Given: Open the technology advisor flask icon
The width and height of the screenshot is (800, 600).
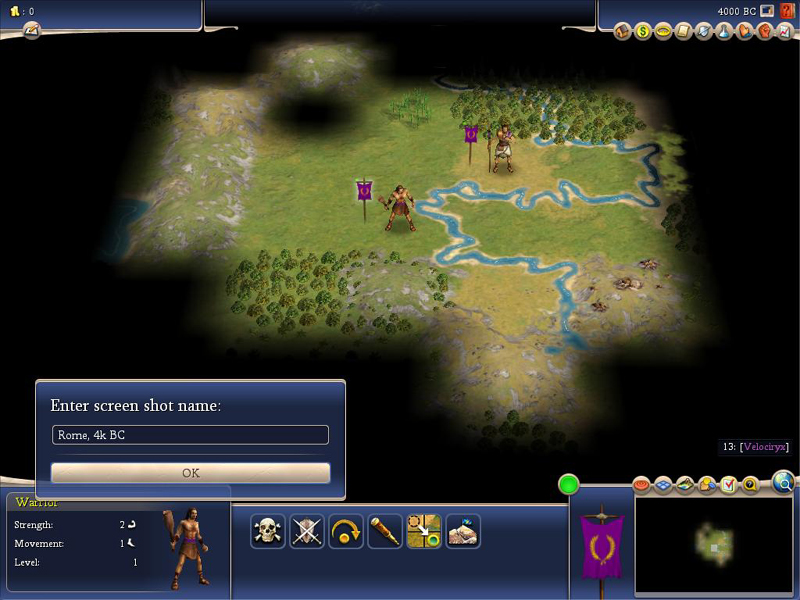Looking at the screenshot, I should [x=724, y=32].
